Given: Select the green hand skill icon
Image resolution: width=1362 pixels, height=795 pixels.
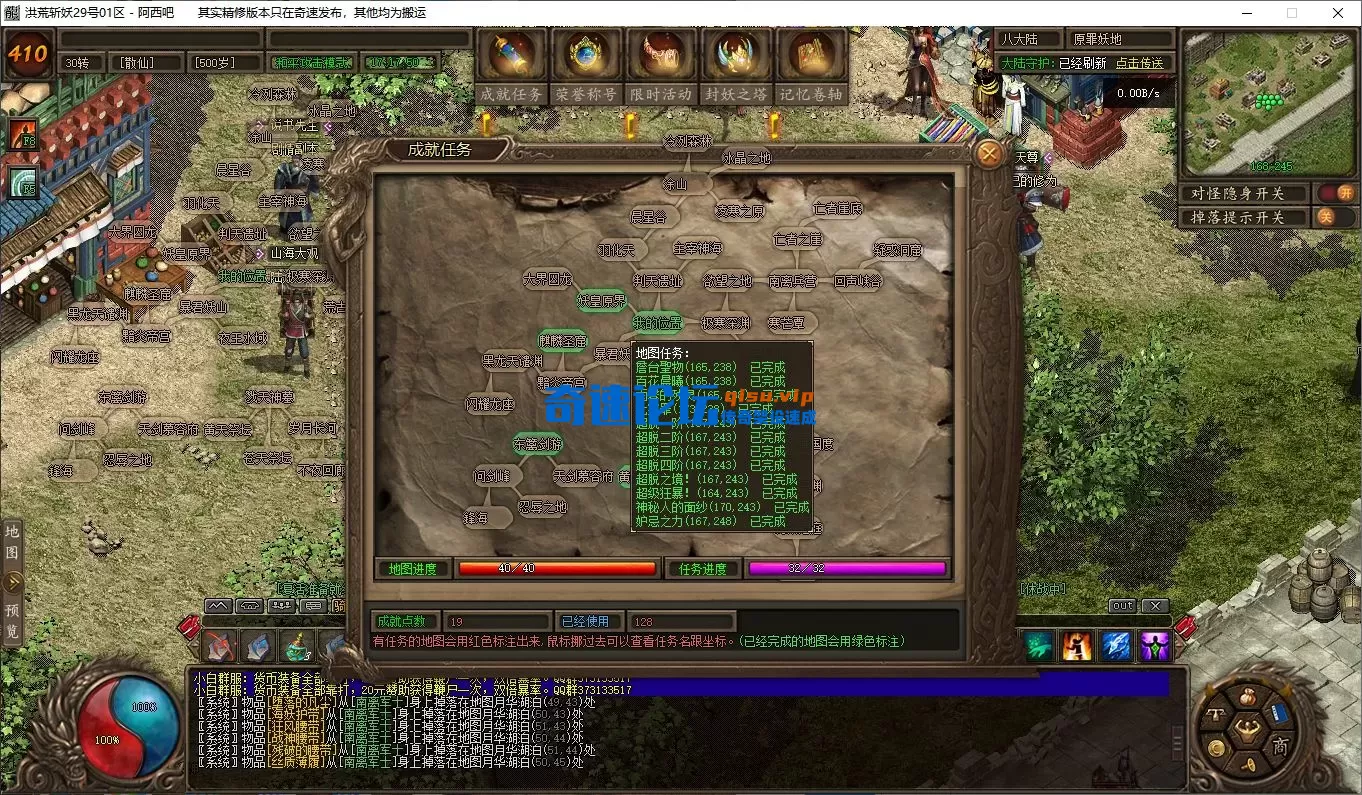Looking at the screenshot, I should (1038, 646).
